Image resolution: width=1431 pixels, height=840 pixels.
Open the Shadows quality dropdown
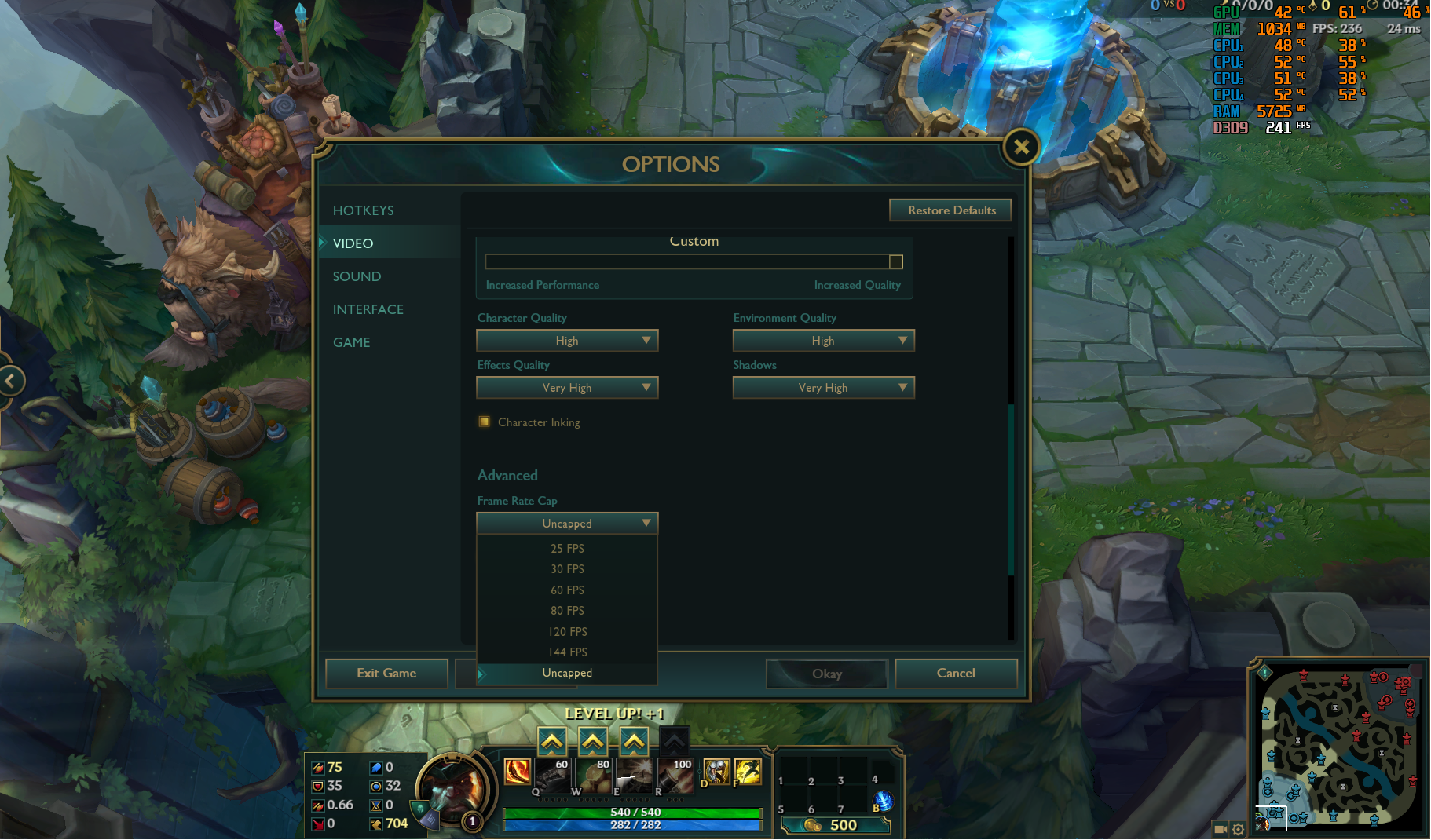pyautogui.click(x=823, y=387)
